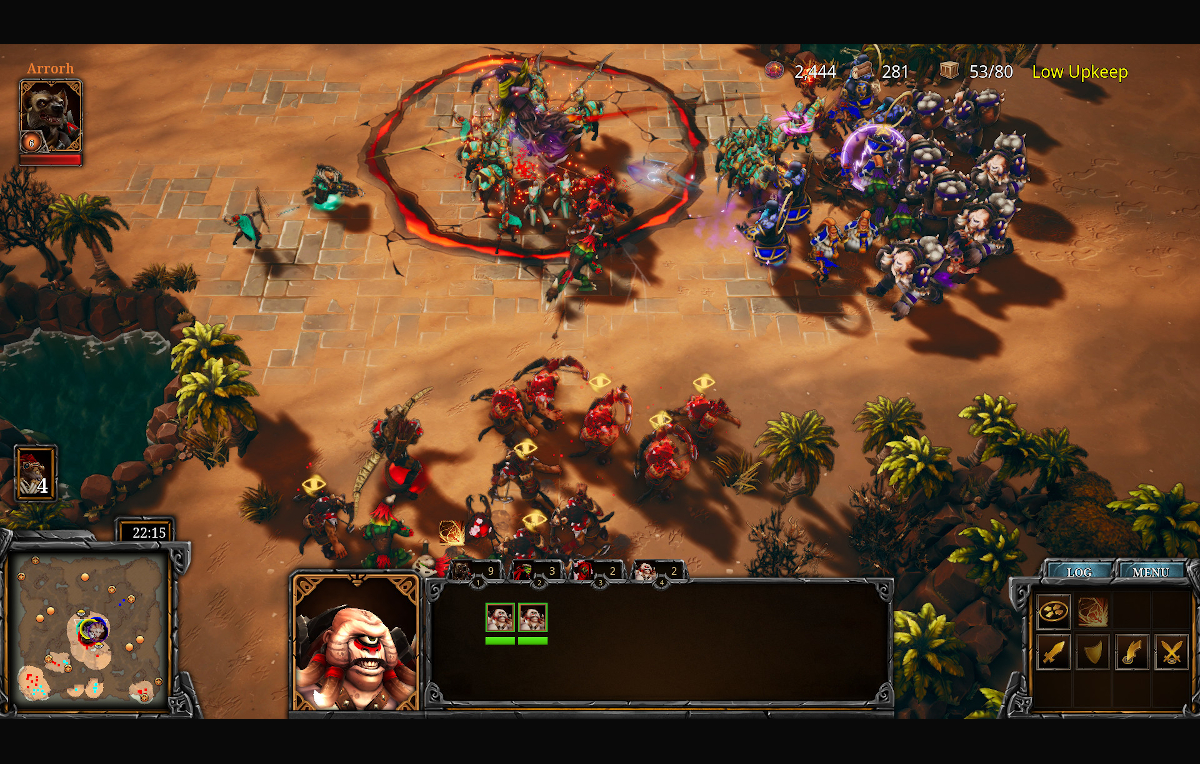This screenshot has width=1200, height=764.
Task: Select control group 2 tab with 3 units
Action: pyautogui.click(x=535, y=571)
